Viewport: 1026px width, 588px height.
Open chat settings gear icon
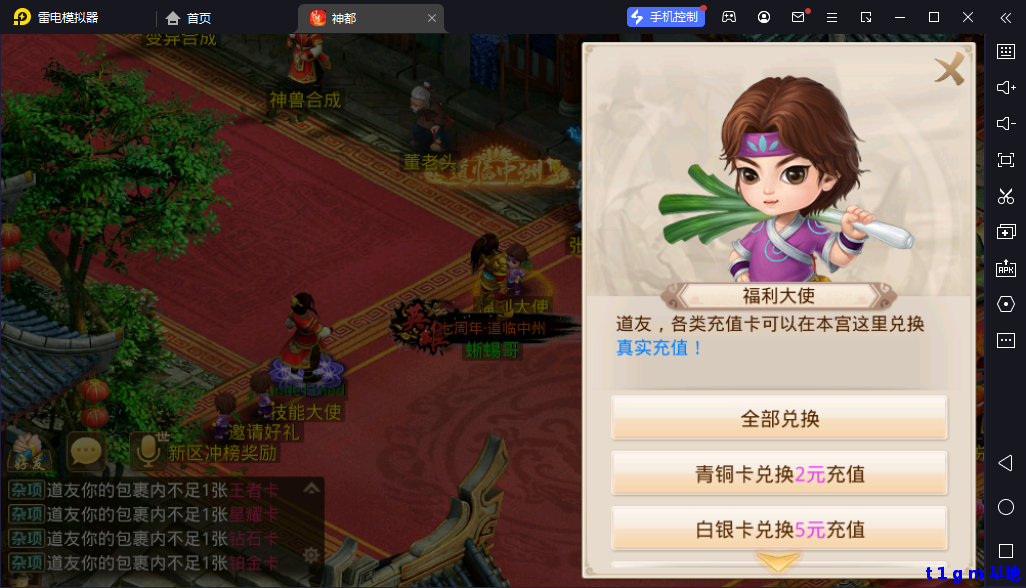point(311,554)
